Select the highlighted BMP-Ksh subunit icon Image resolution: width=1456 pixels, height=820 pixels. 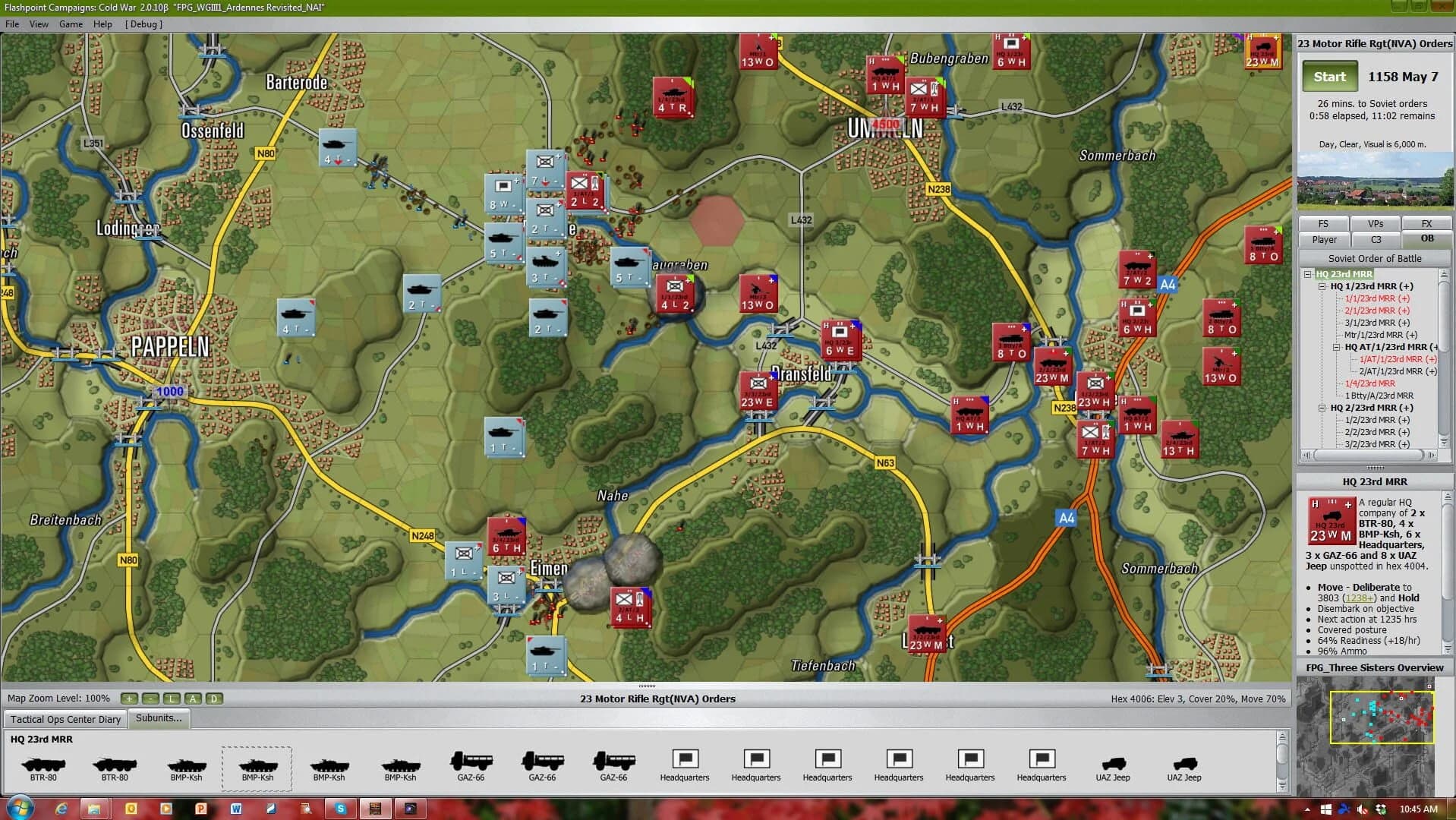click(256, 765)
